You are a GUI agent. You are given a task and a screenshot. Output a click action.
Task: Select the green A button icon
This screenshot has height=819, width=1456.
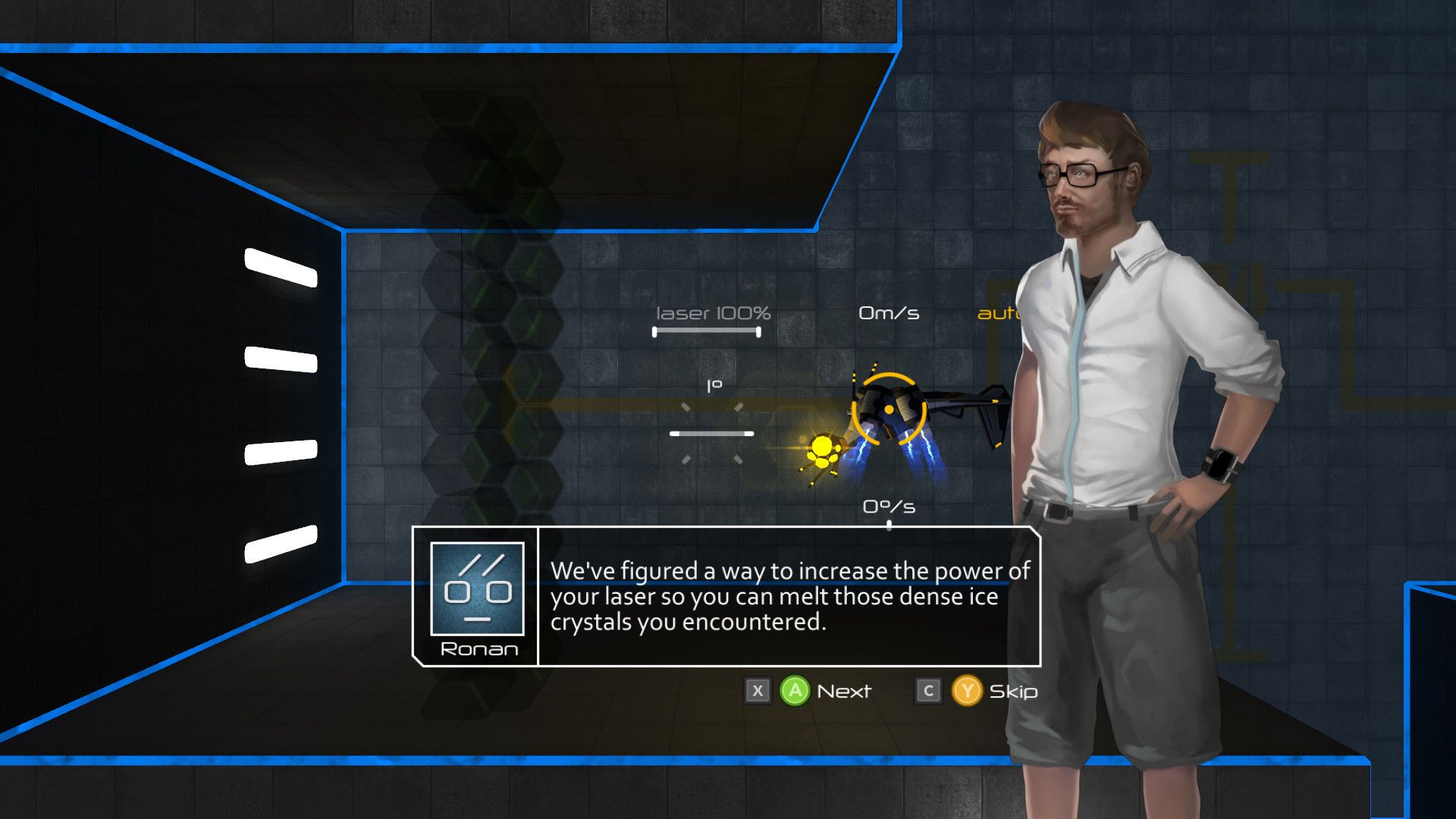point(793,691)
